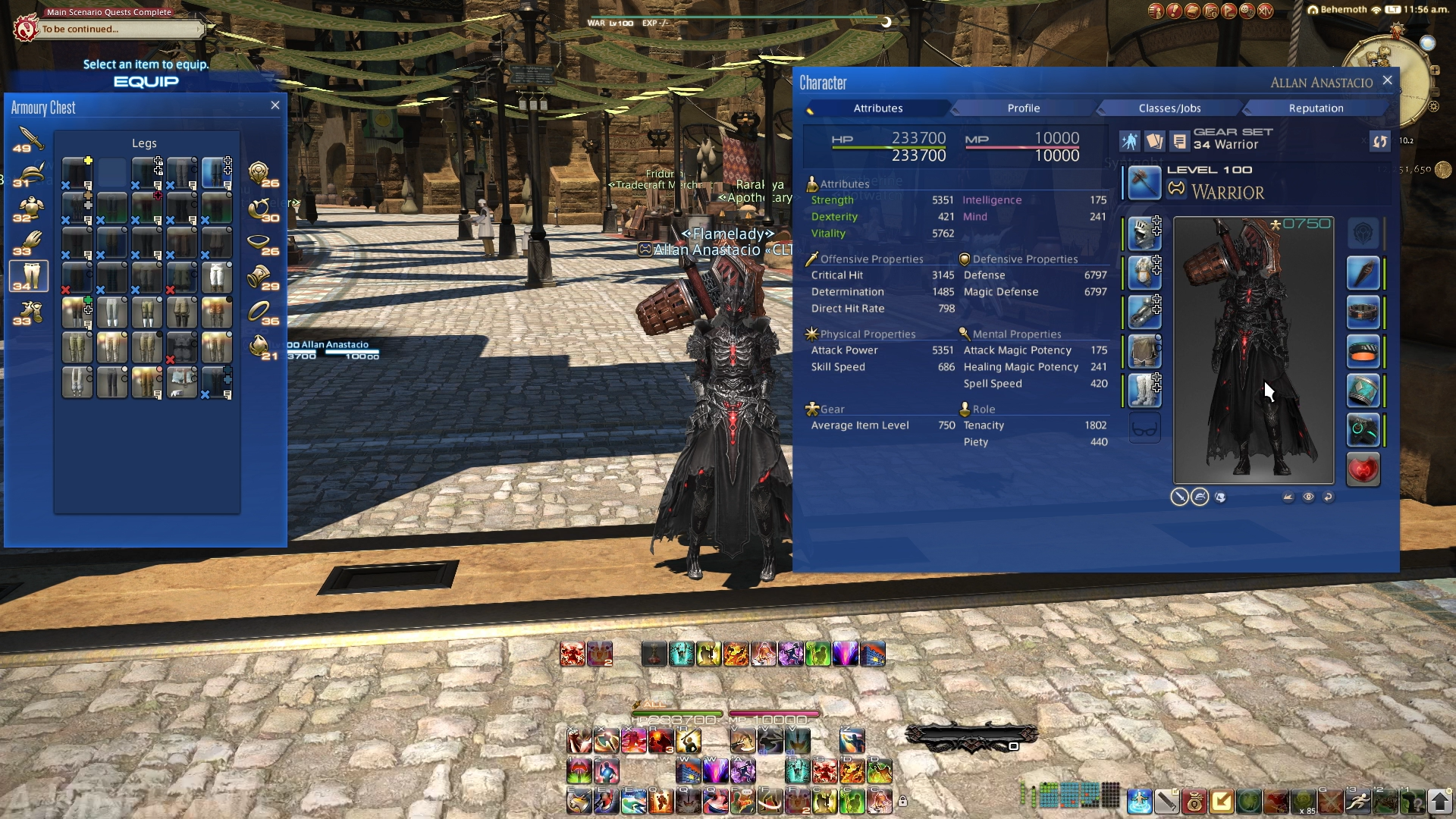Click the gear set refresh arrows button

coord(1379,141)
